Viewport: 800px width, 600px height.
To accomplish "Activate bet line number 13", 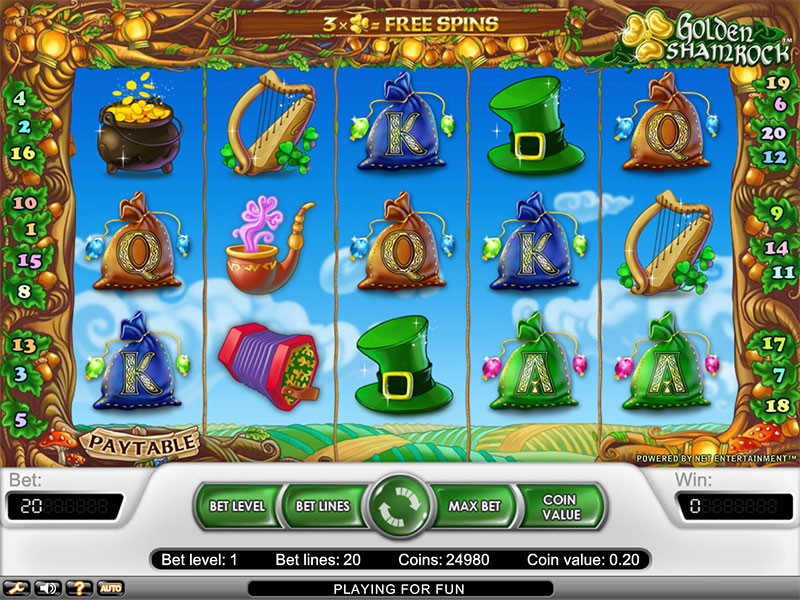I will 23,345.
